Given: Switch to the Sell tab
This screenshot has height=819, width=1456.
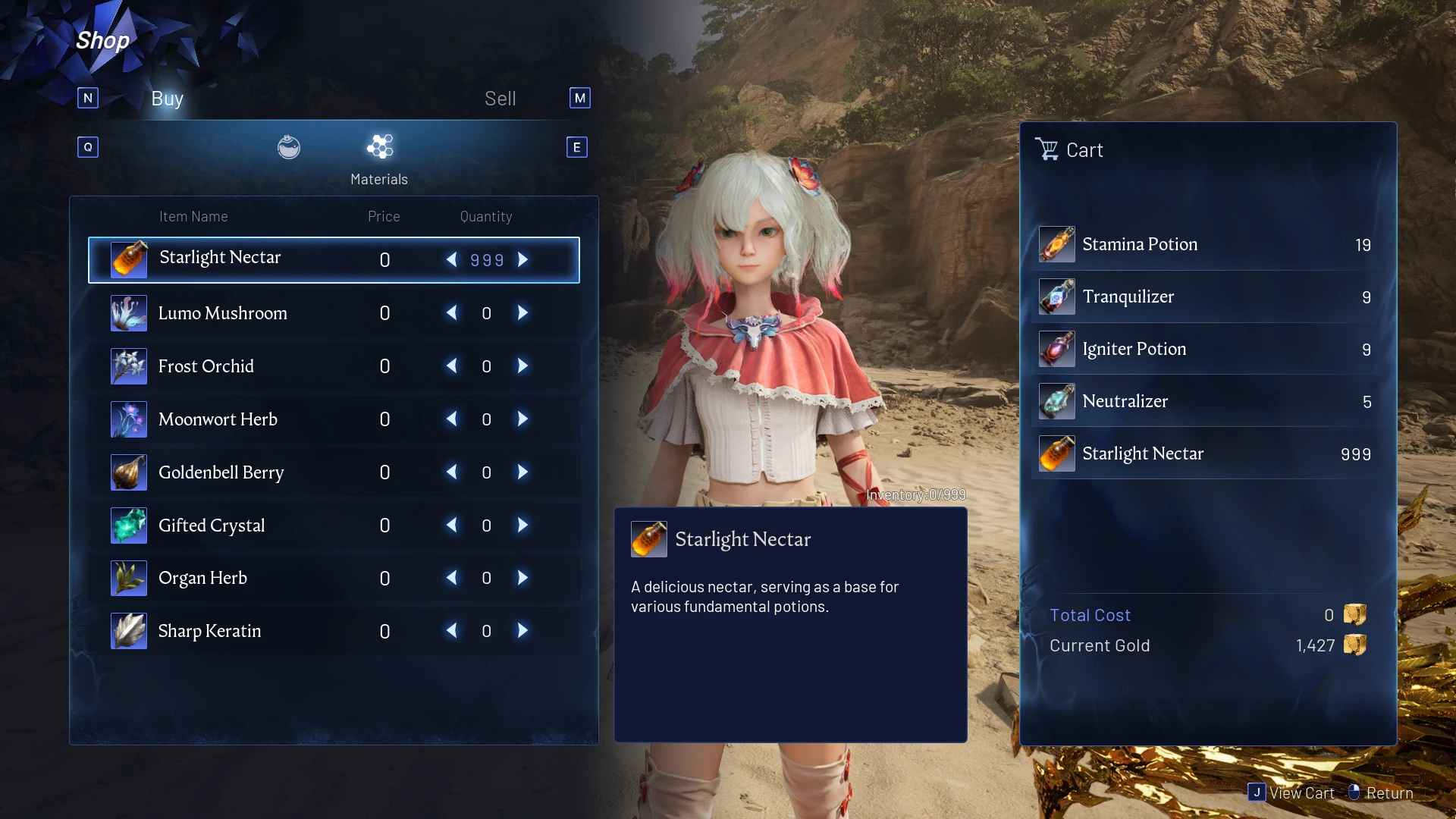Looking at the screenshot, I should [x=500, y=99].
